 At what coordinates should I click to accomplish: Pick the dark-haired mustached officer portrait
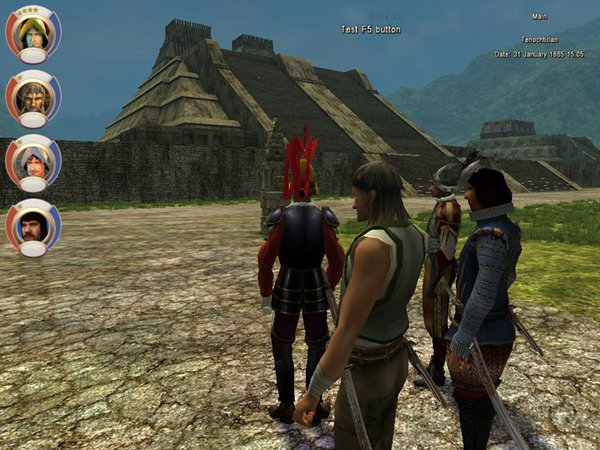[x=32, y=225]
